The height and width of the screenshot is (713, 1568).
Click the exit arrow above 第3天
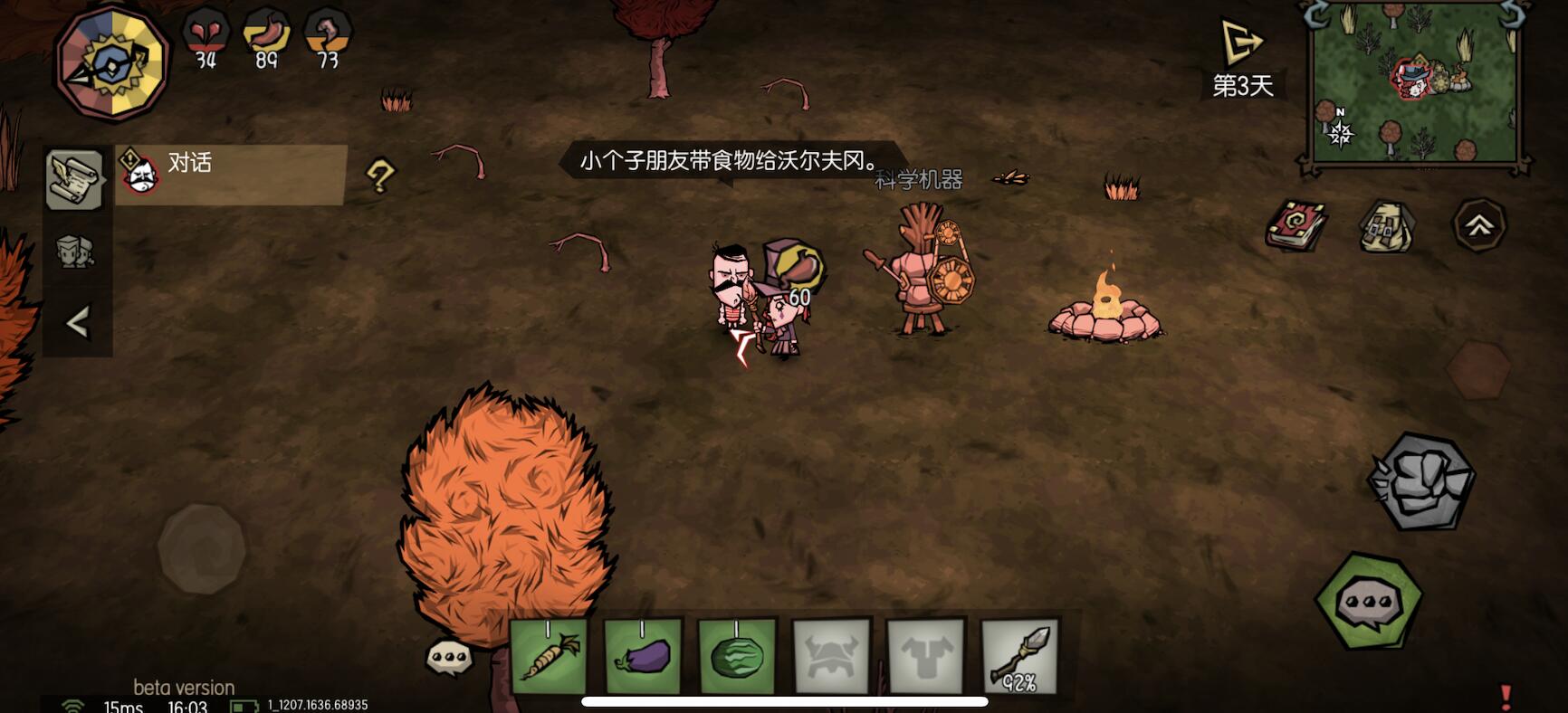tap(1241, 43)
